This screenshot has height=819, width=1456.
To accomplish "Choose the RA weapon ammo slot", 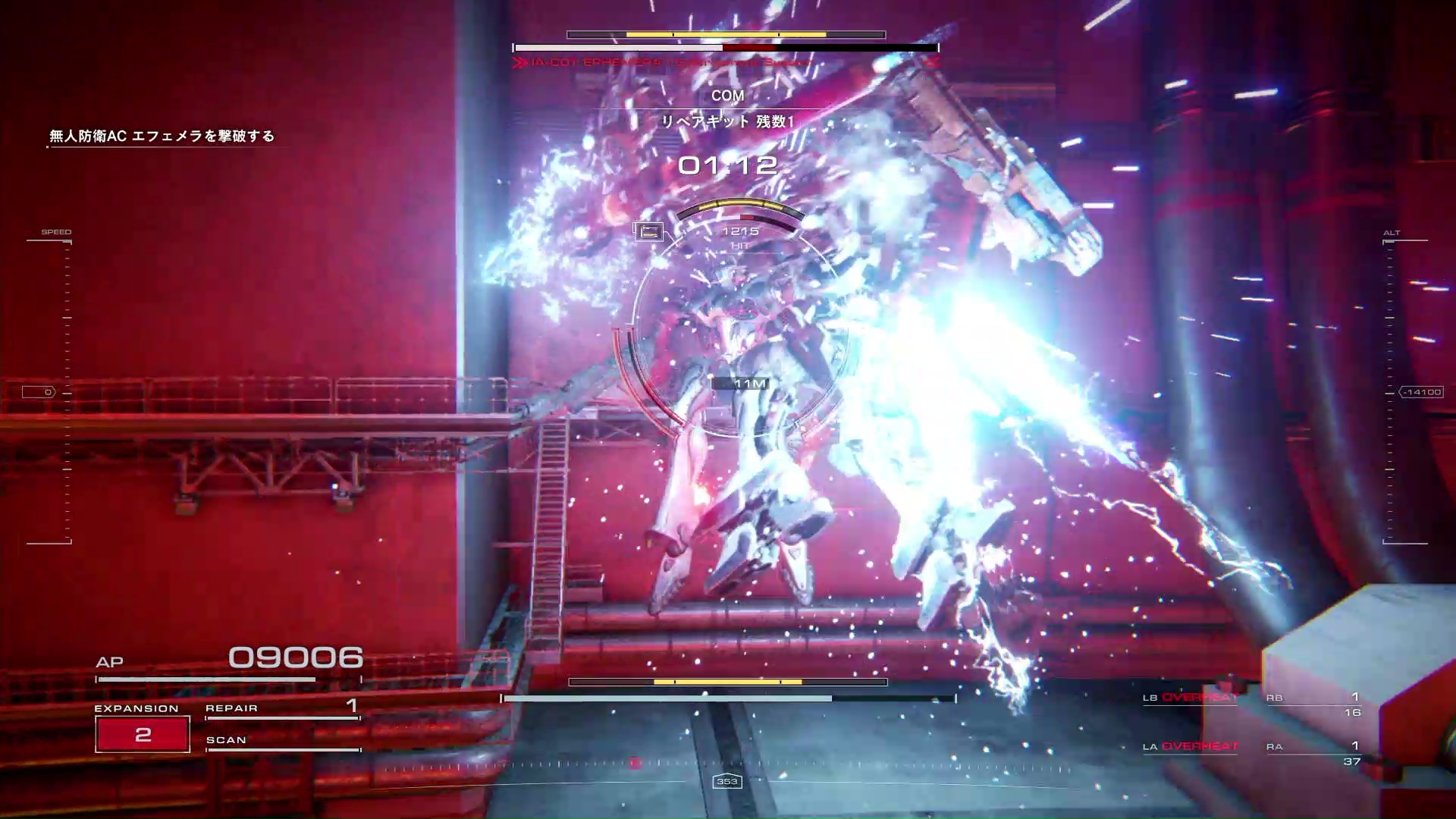I will [1314, 752].
